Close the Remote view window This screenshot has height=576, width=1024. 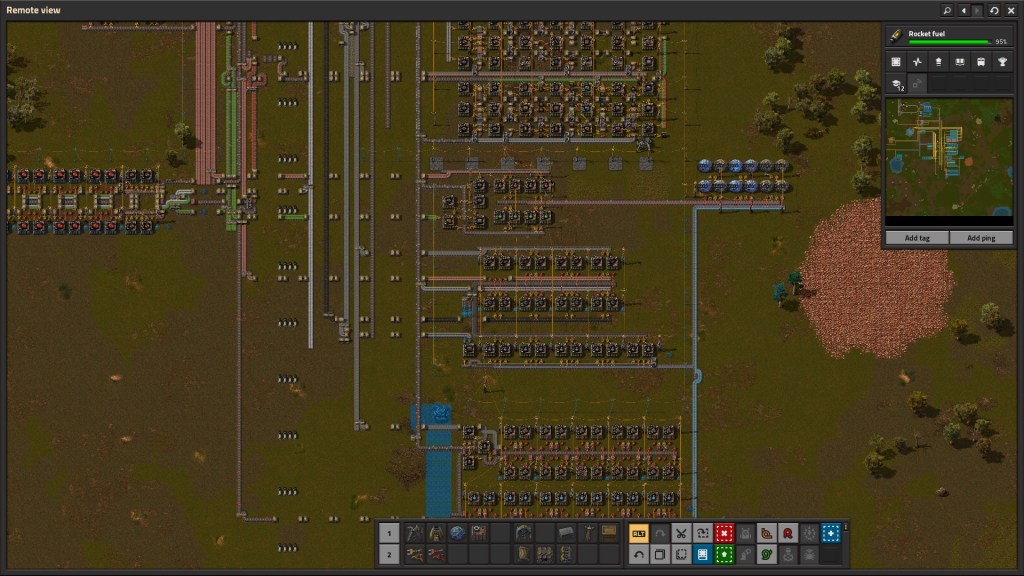pos(1010,10)
